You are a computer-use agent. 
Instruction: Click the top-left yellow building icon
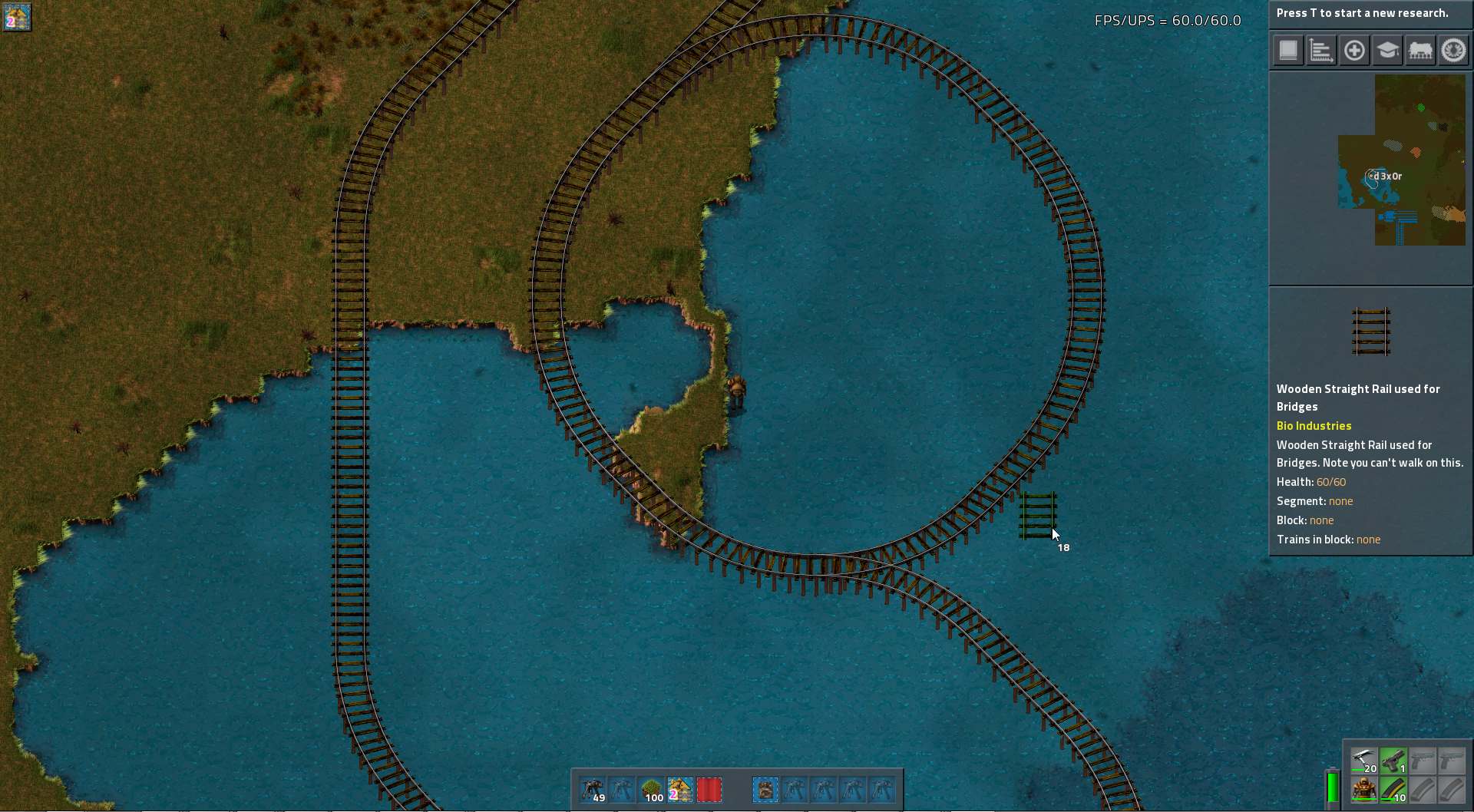[x=17, y=17]
